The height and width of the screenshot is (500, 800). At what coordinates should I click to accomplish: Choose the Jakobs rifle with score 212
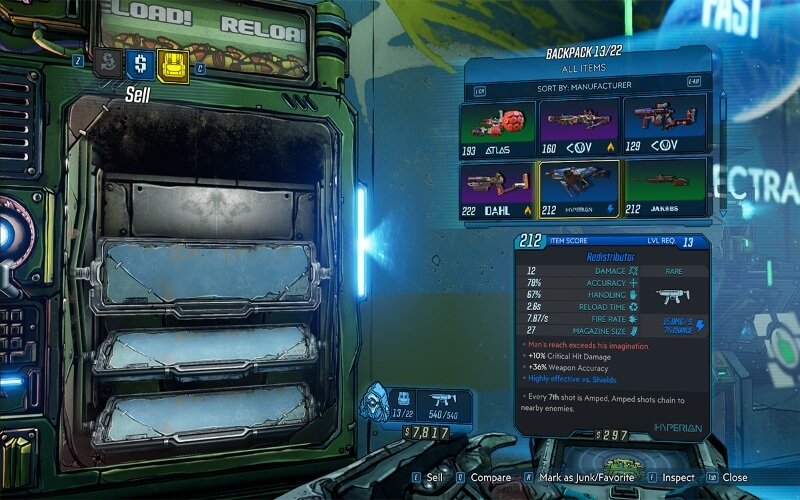coord(664,189)
